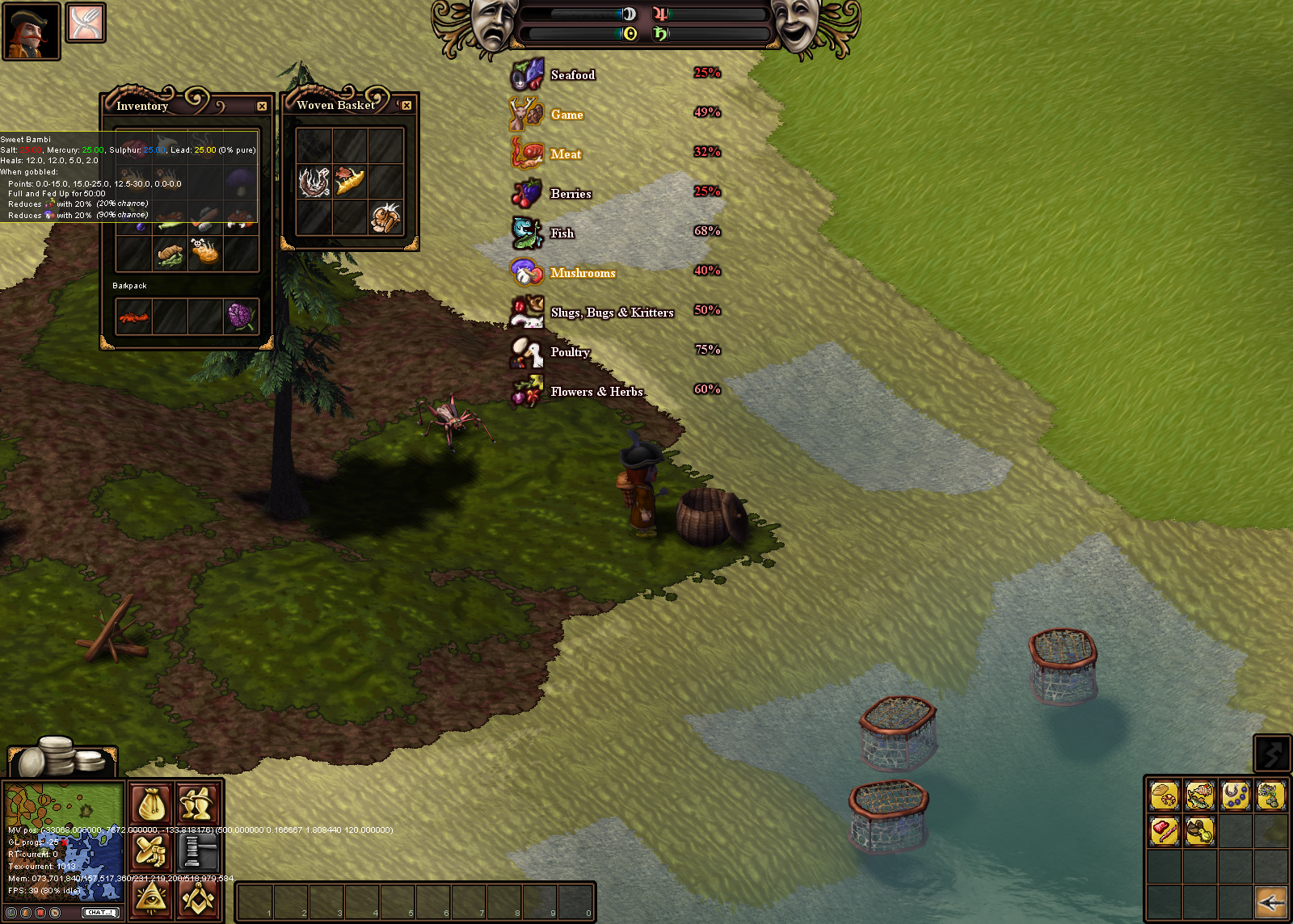Screen dimensions: 1293x924
Task: Close the Inventory window
Action: (x=262, y=107)
